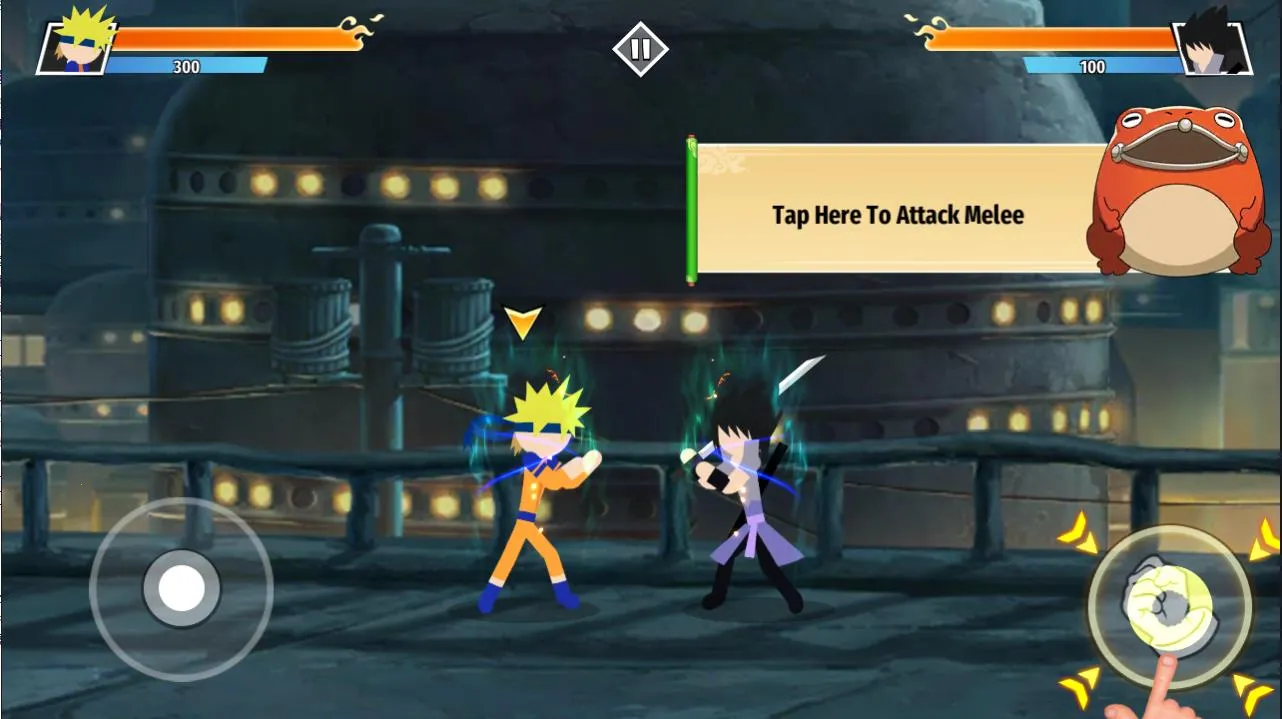Tap the 'Tap Here To Attack Melee' scroll
Image resolution: width=1282 pixels, height=719 pixels.
click(897, 214)
